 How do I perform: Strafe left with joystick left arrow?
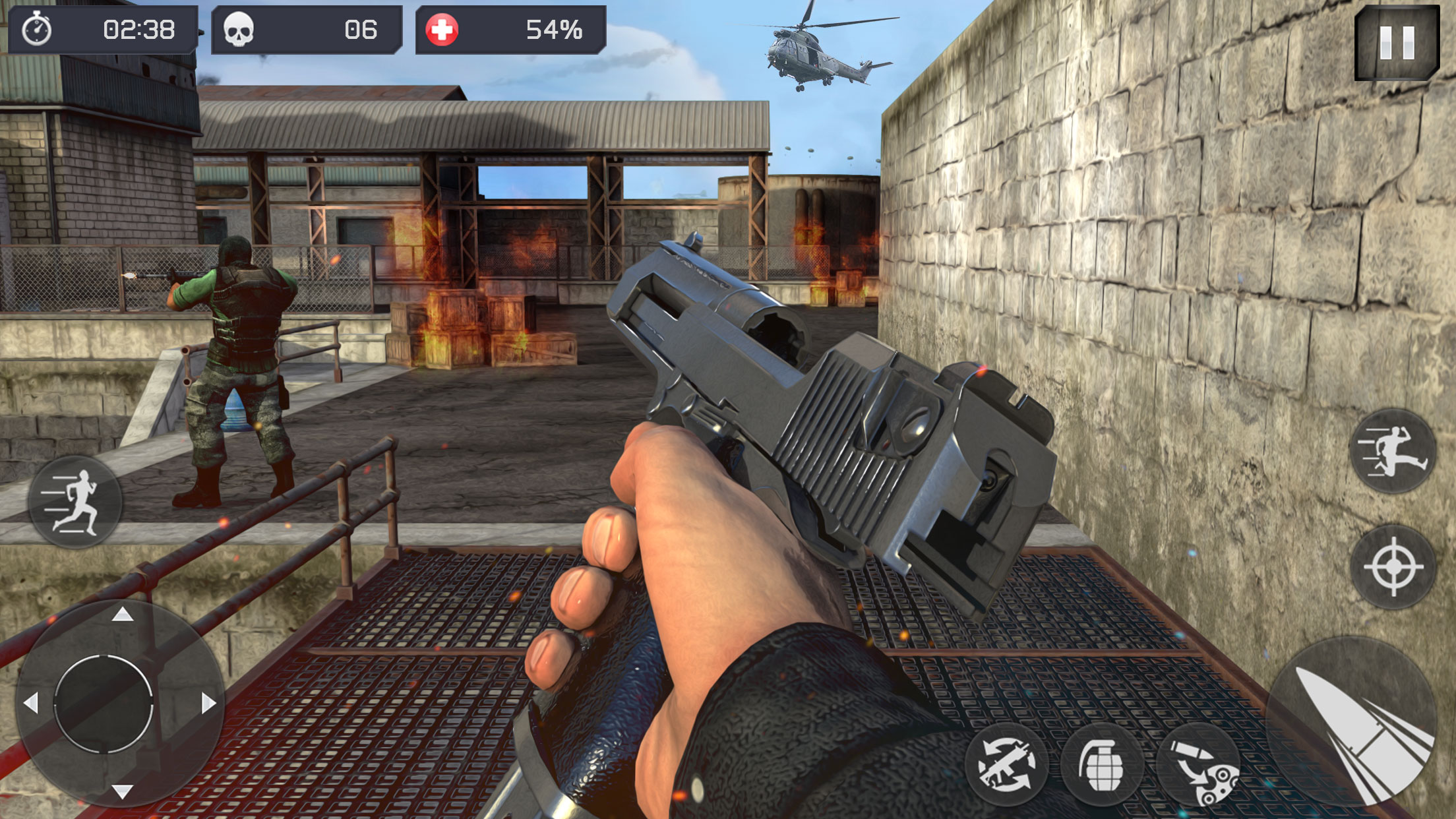[x=31, y=703]
